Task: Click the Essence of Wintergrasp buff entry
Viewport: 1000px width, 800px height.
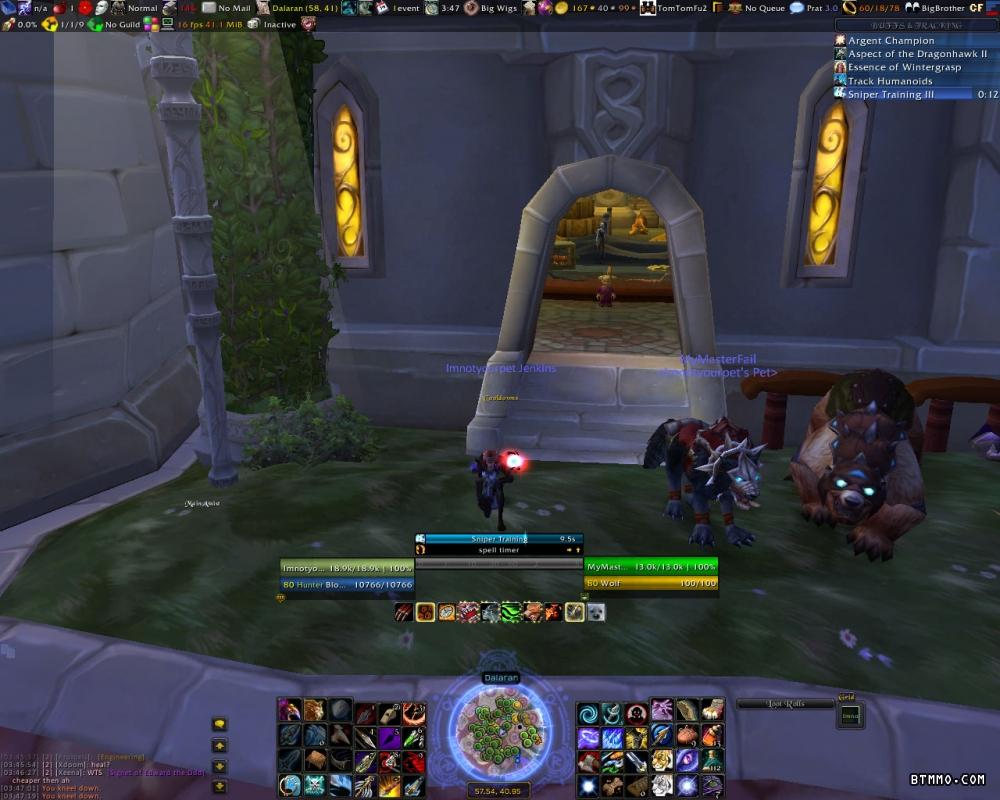Action: pyautogui.click(x=904, y=67)
